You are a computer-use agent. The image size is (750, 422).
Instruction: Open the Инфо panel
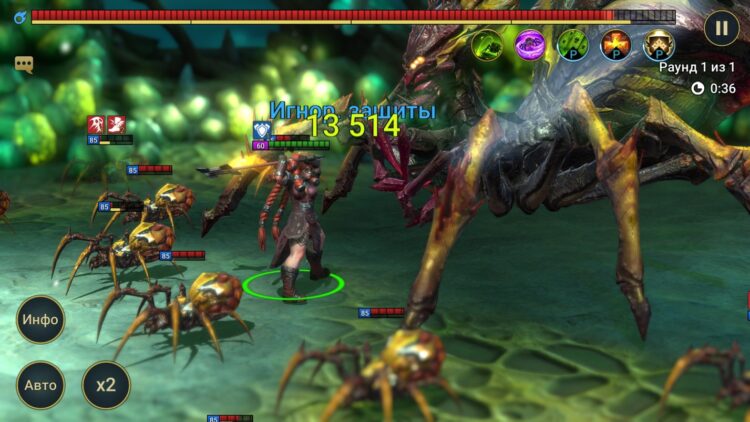pyautogui.click(x=41, y=320)
